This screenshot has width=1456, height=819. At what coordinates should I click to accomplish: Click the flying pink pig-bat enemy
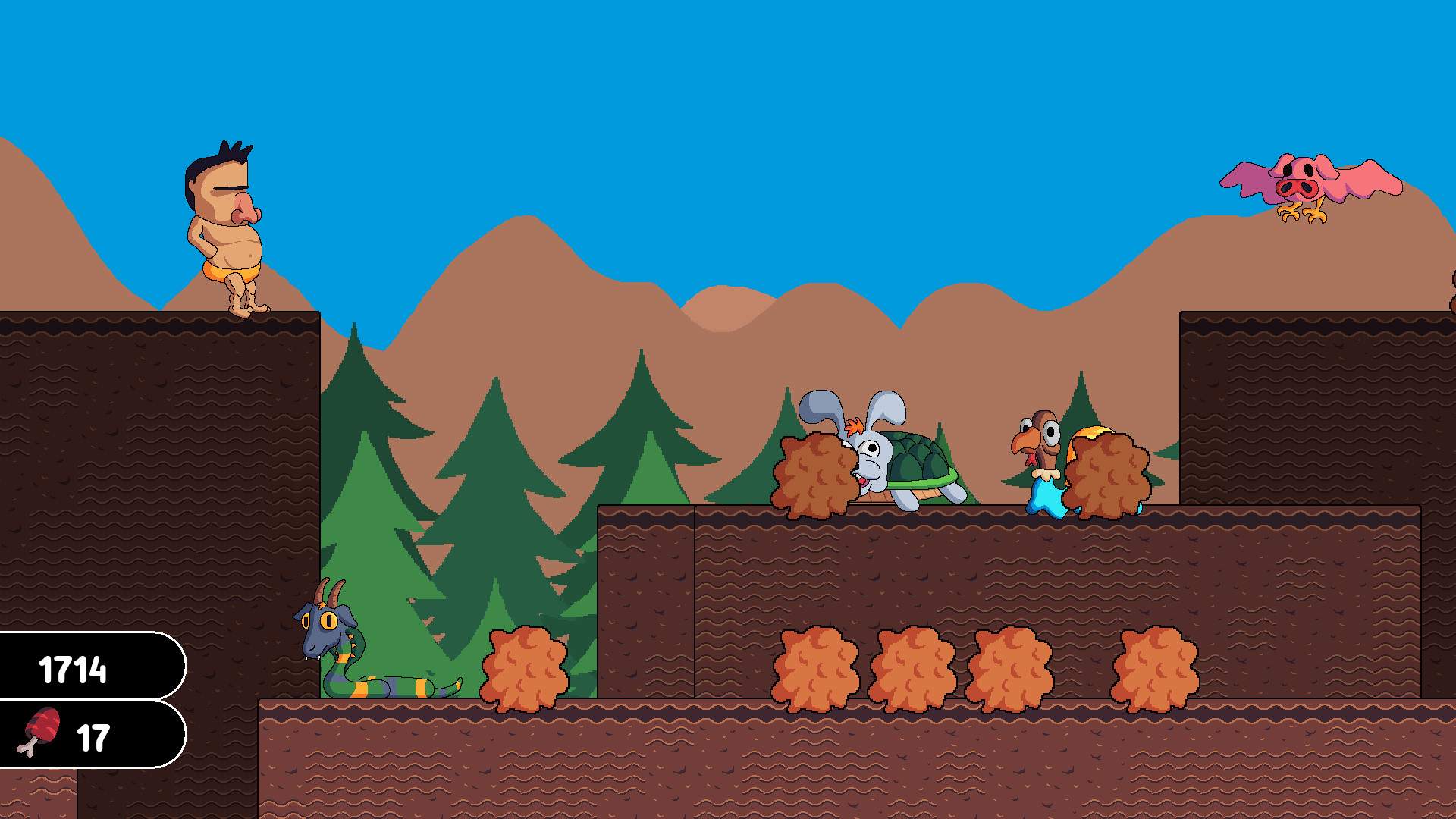[1301, 186]
